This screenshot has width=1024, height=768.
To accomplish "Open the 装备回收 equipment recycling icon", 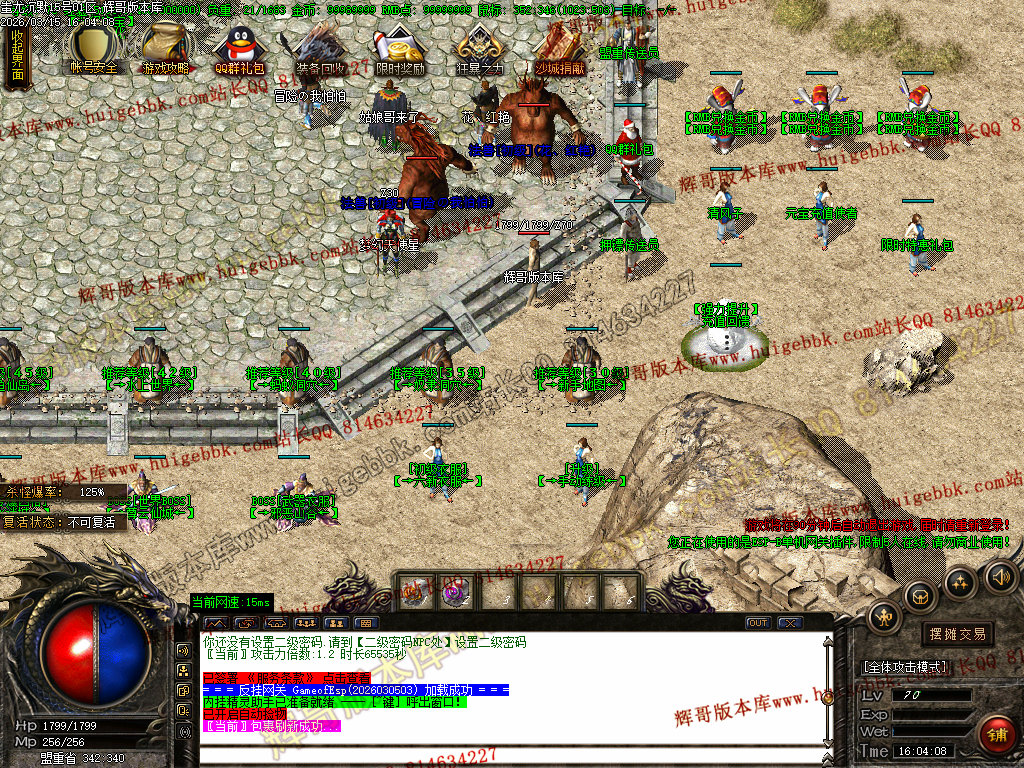I will [x=320, y=48].
